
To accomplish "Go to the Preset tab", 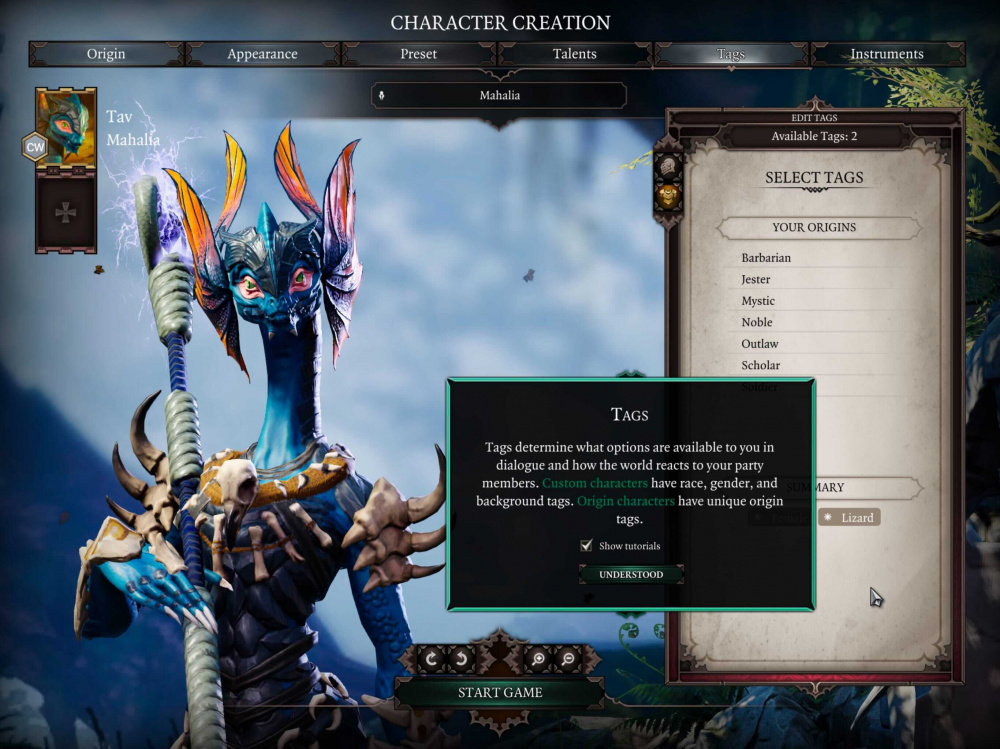I will 419,54.
